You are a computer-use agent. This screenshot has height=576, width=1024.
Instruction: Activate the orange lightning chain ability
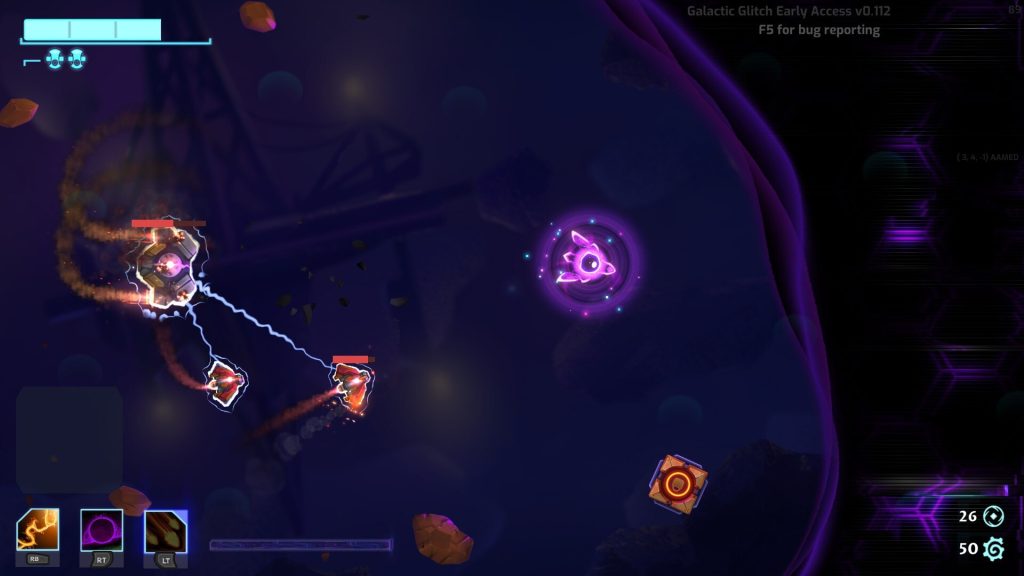pyautogui.click(x=37, y=530)
